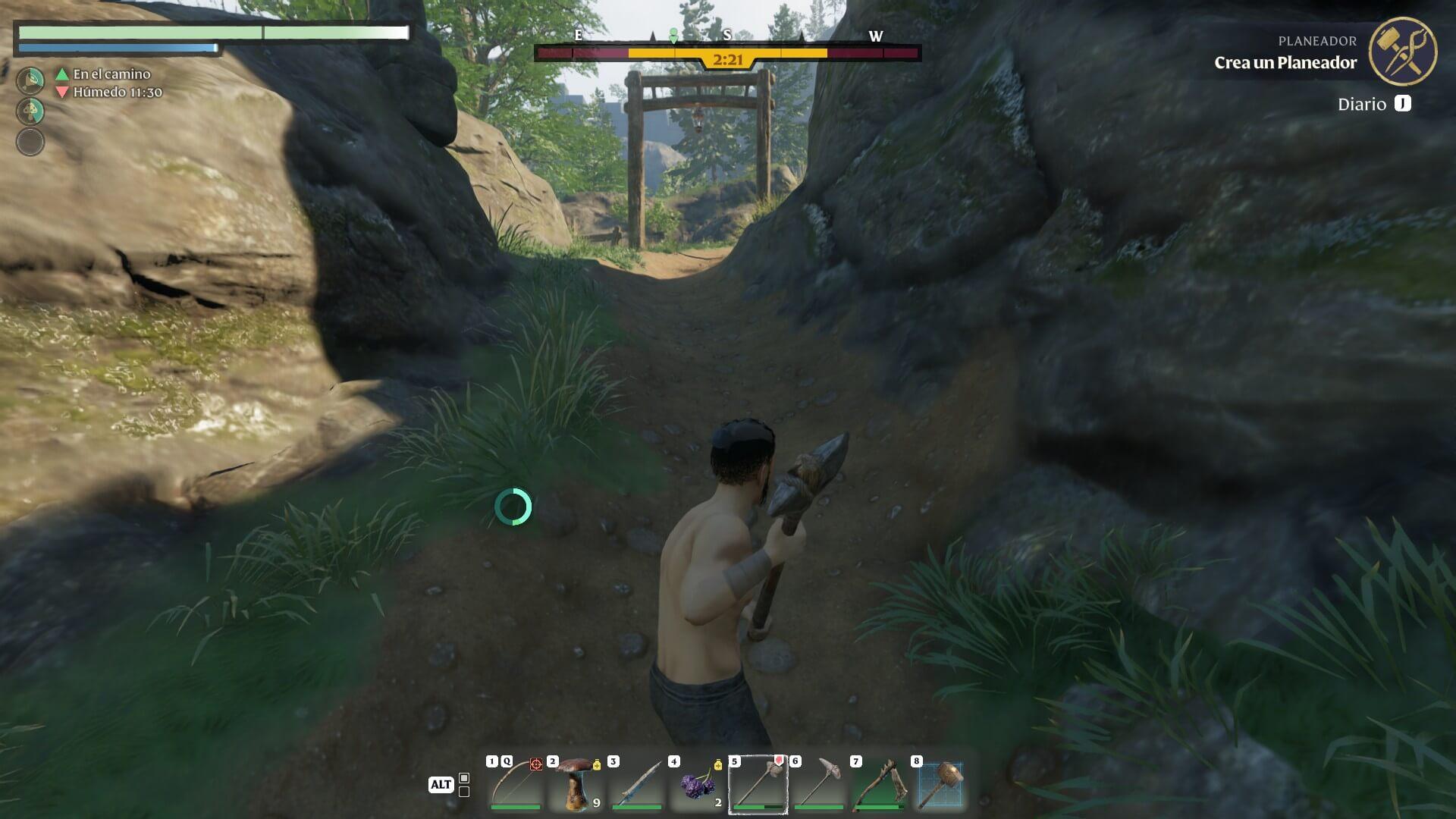Image resolution: width=1456 pixels, height=819 pixels.
Task: Select the mushroom stack in slot 2
Action: (x=576, y=784)
